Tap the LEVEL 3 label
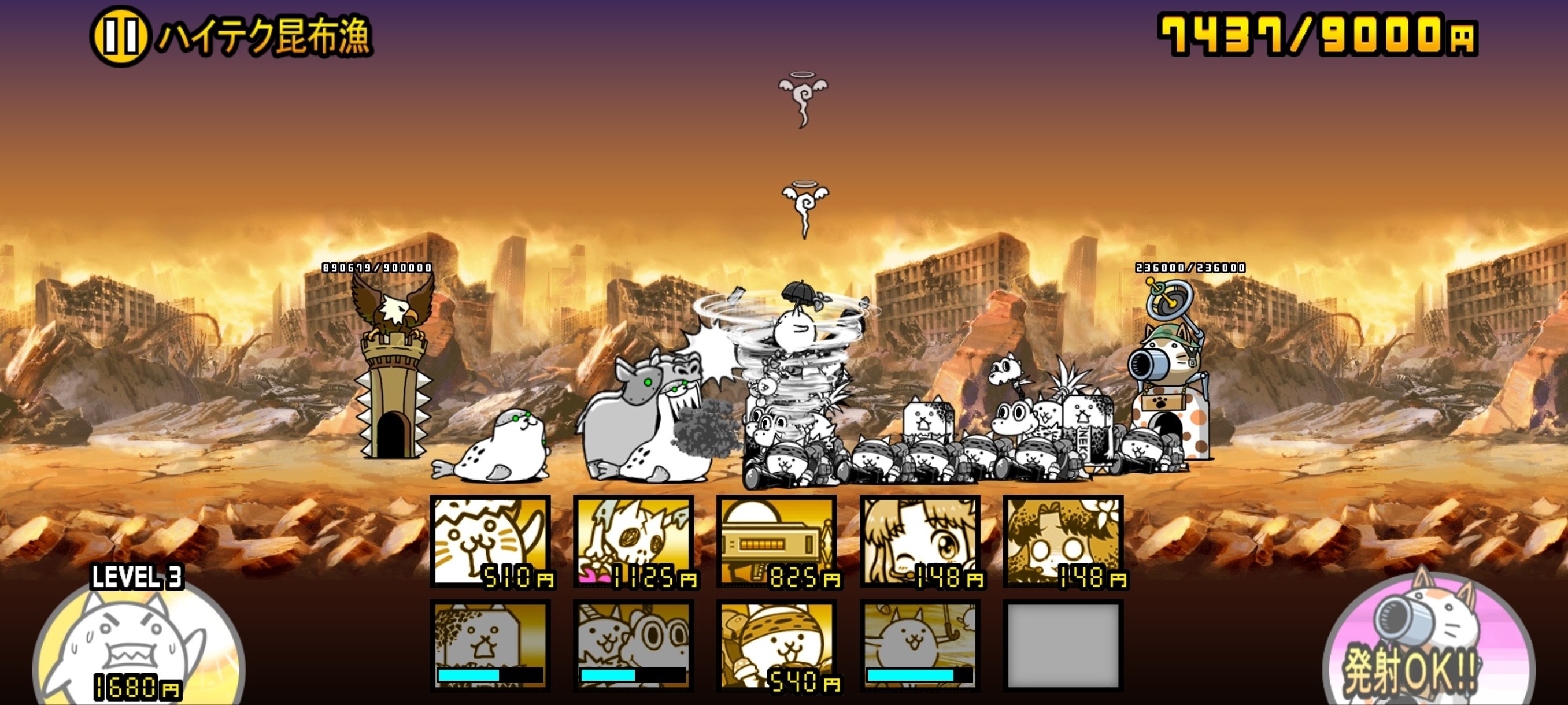The height and width of the screenshot is (705, 1568). point(137,578)
